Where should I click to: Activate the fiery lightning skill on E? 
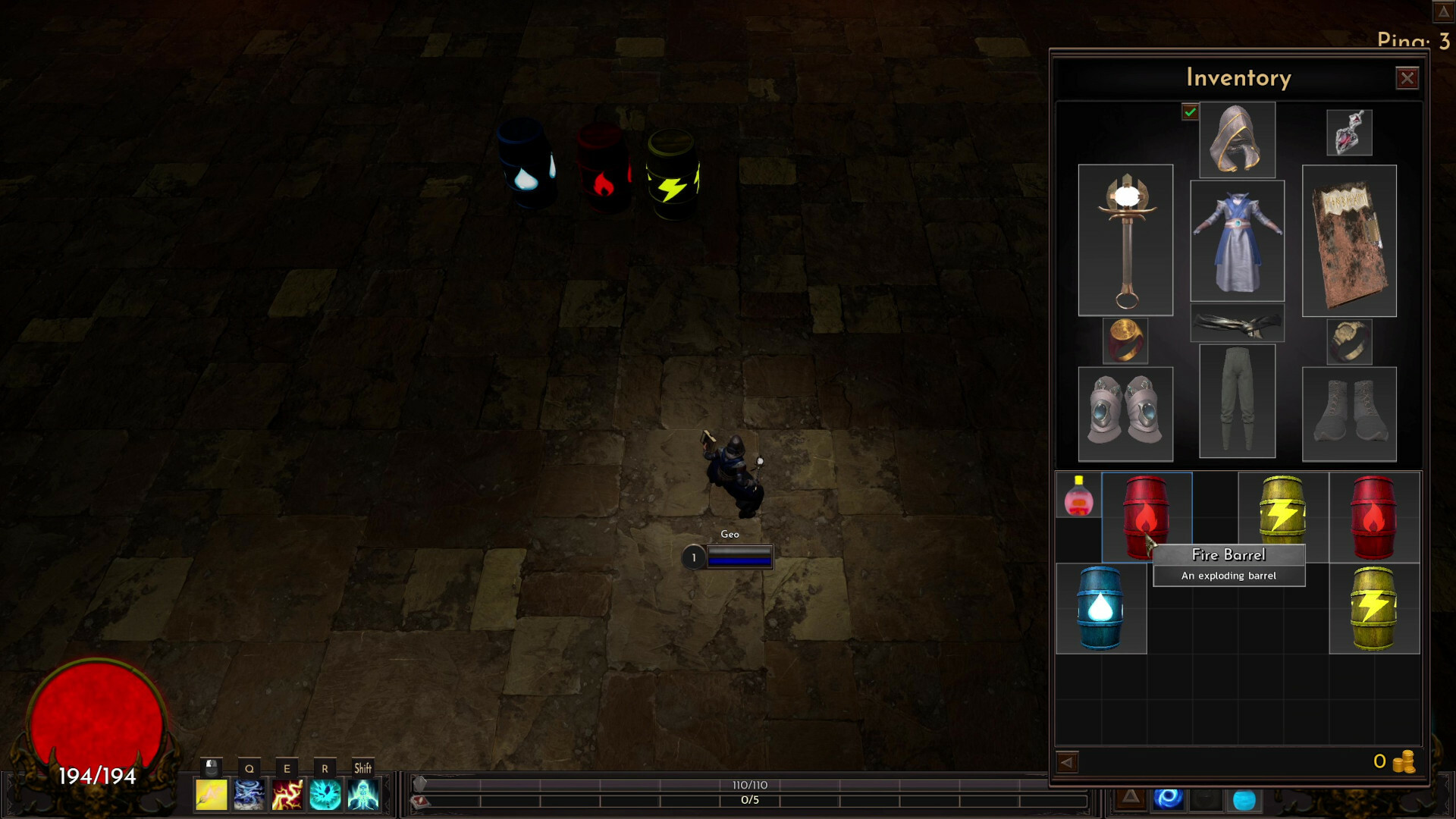point(287,795)
